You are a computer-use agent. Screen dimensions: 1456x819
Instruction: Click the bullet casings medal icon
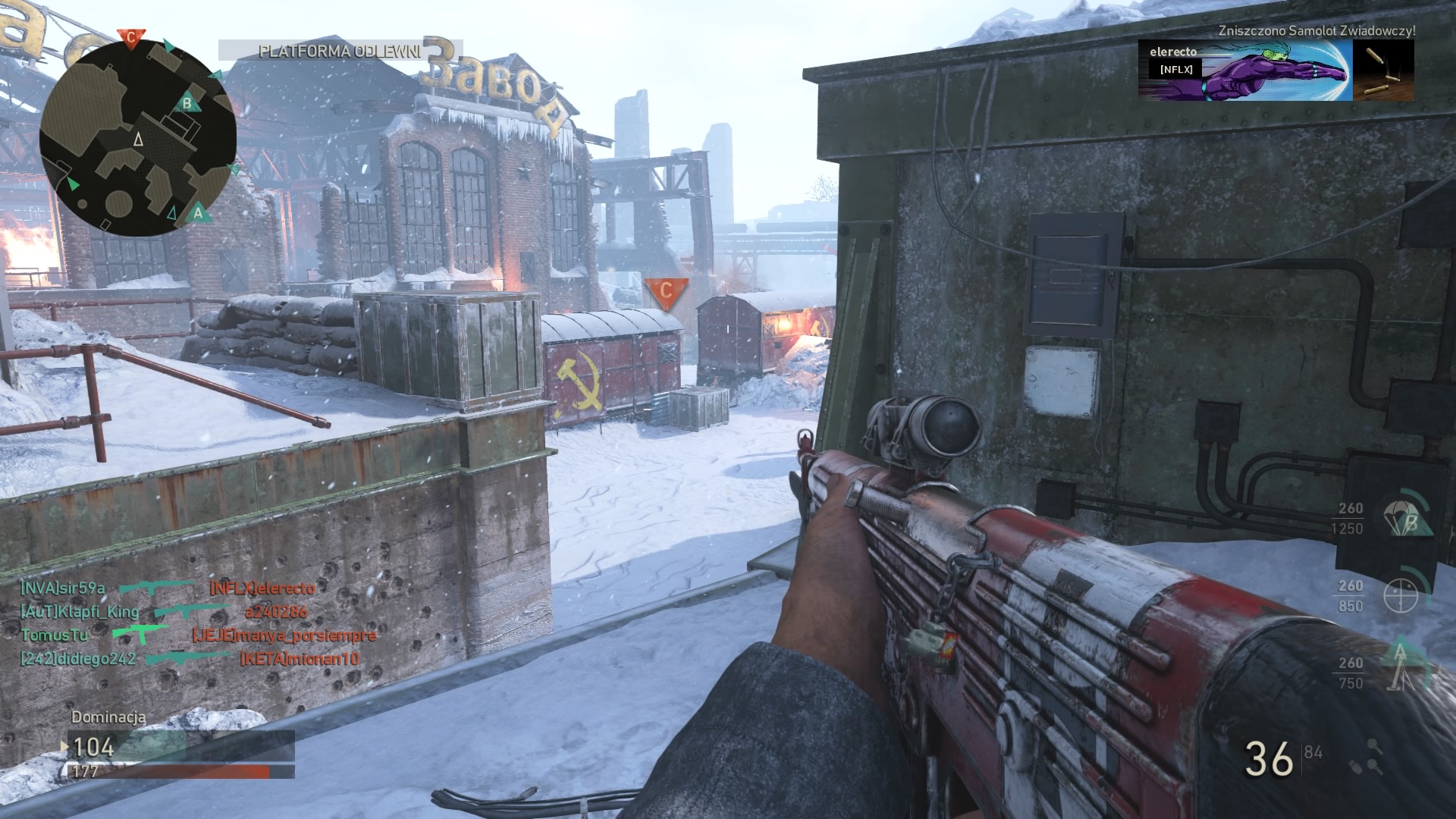click(x=1383, y=71)
